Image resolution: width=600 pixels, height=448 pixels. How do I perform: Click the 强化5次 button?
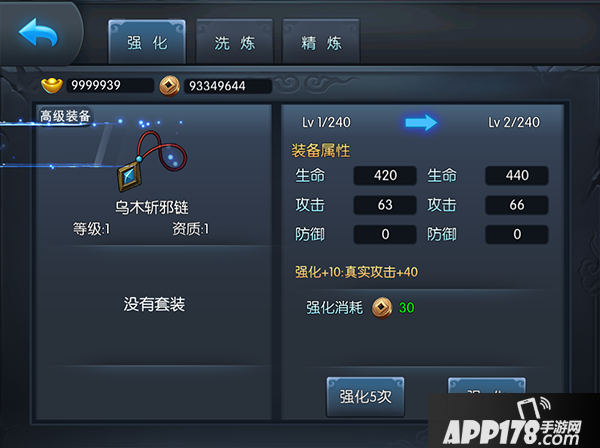coord(365,397)
